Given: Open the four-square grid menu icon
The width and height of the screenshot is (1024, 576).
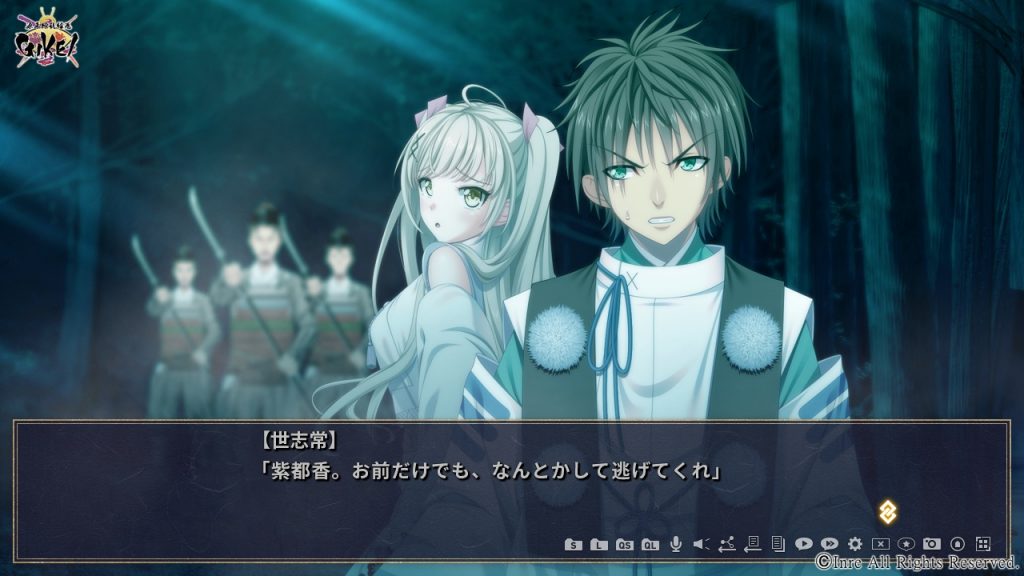Looking at the screenshot, I should coord(983,544).
